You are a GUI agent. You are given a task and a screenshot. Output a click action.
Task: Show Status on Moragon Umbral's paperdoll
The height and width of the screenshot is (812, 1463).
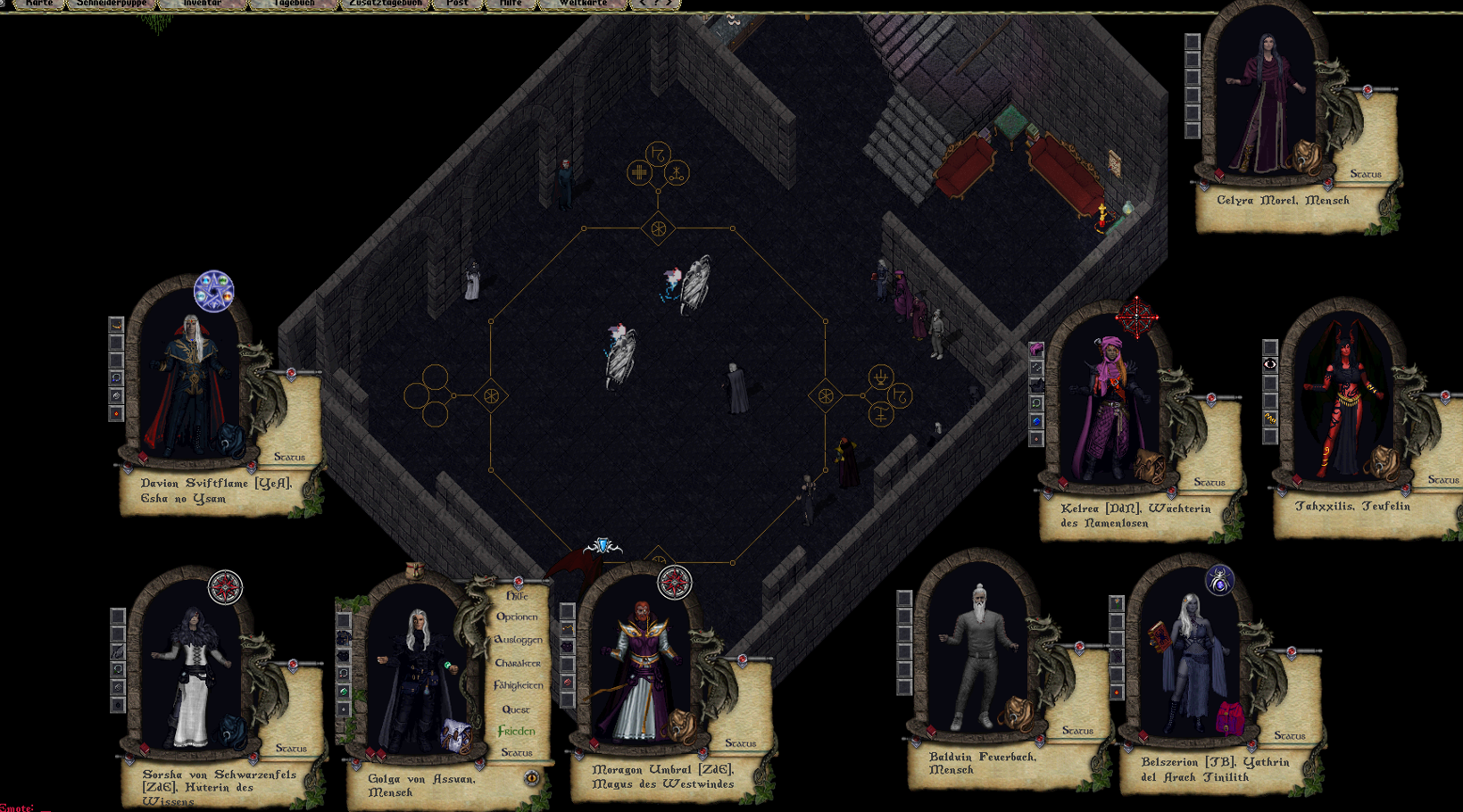click(740, 742)
